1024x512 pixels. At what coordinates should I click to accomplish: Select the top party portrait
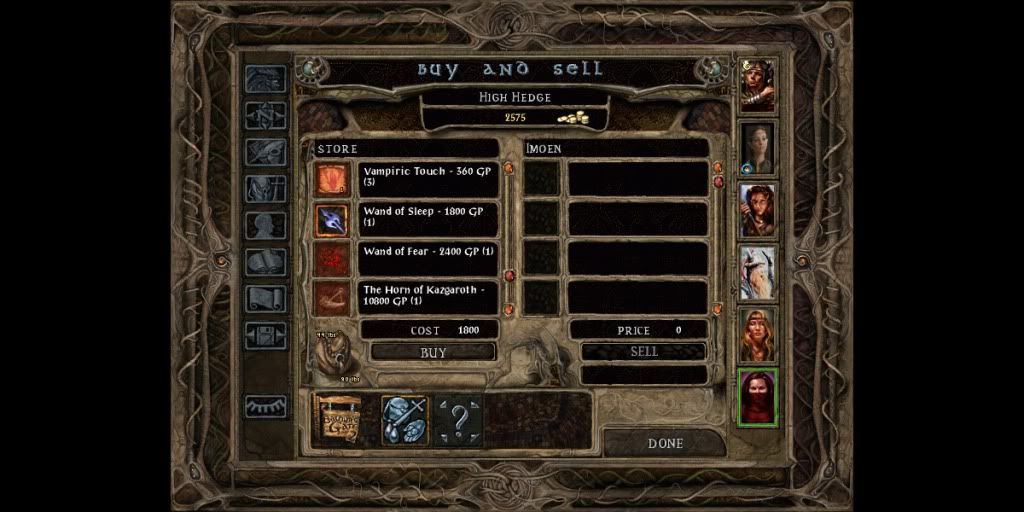point(757,86)
